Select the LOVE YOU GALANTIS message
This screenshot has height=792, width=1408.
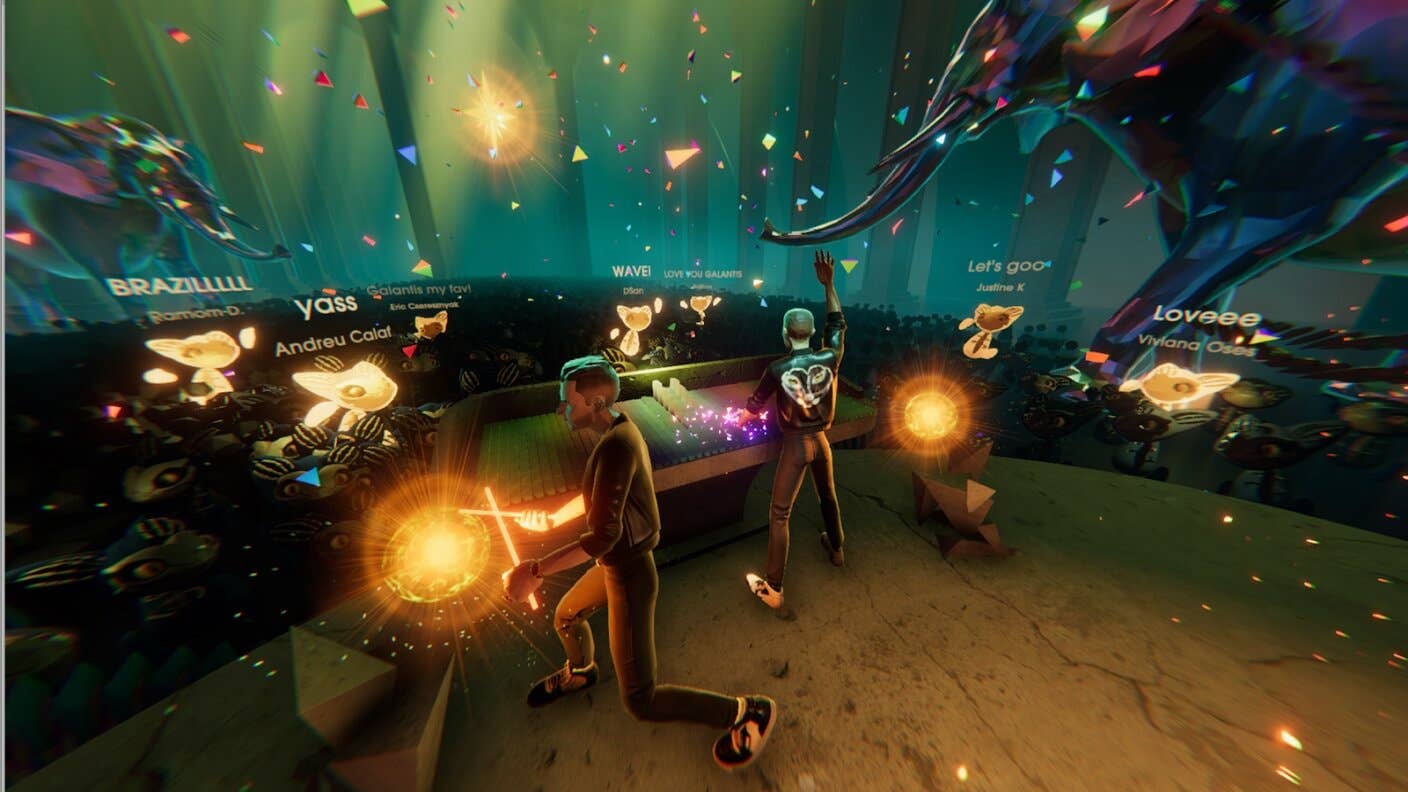[x=703, y=274]
